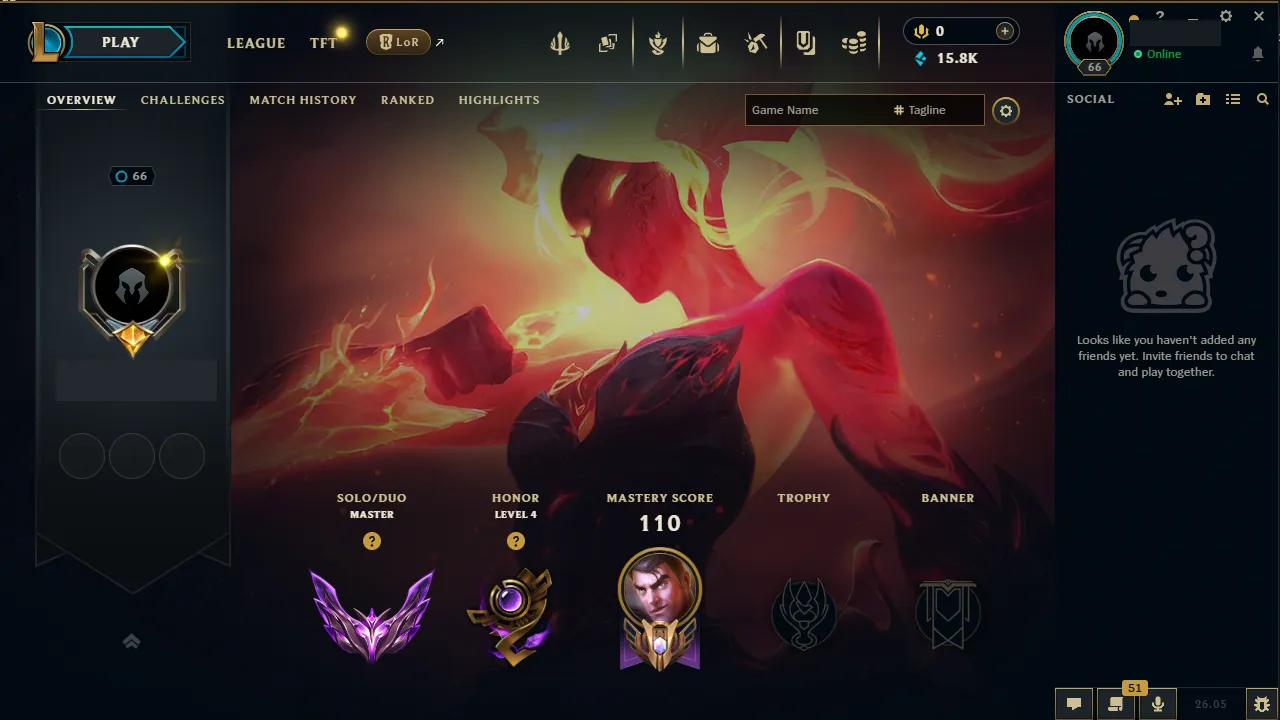
Task: Toggle the chat bubble window
Action: click(x=1074, y=703)
